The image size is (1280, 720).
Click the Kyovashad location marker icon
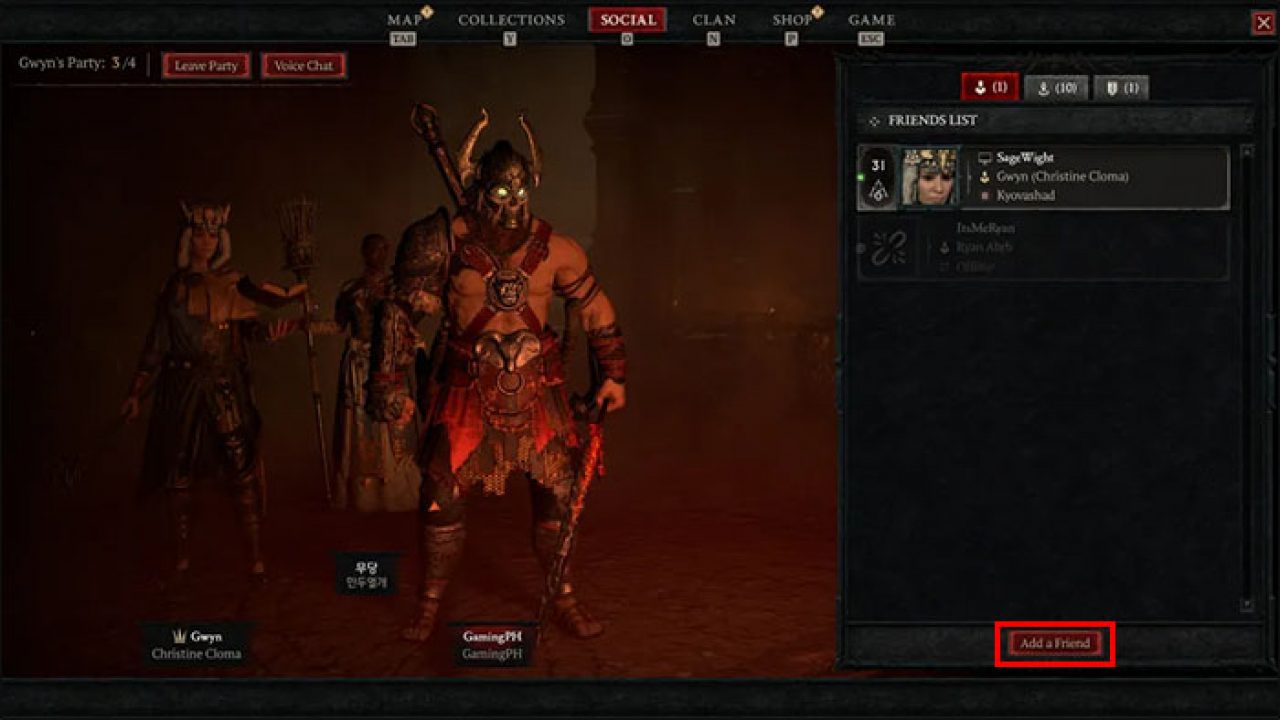pos(984,195)
